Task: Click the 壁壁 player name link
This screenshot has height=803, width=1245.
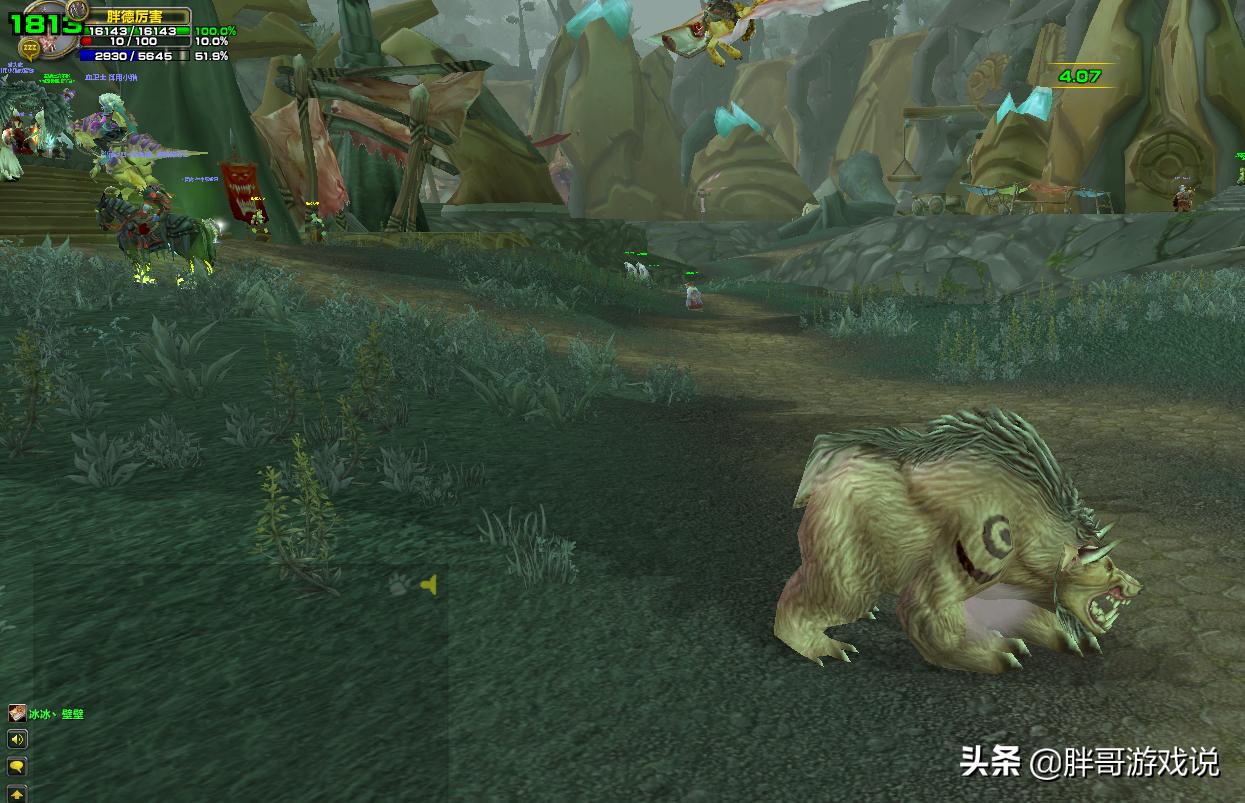Action: click(x=72, y=714)
